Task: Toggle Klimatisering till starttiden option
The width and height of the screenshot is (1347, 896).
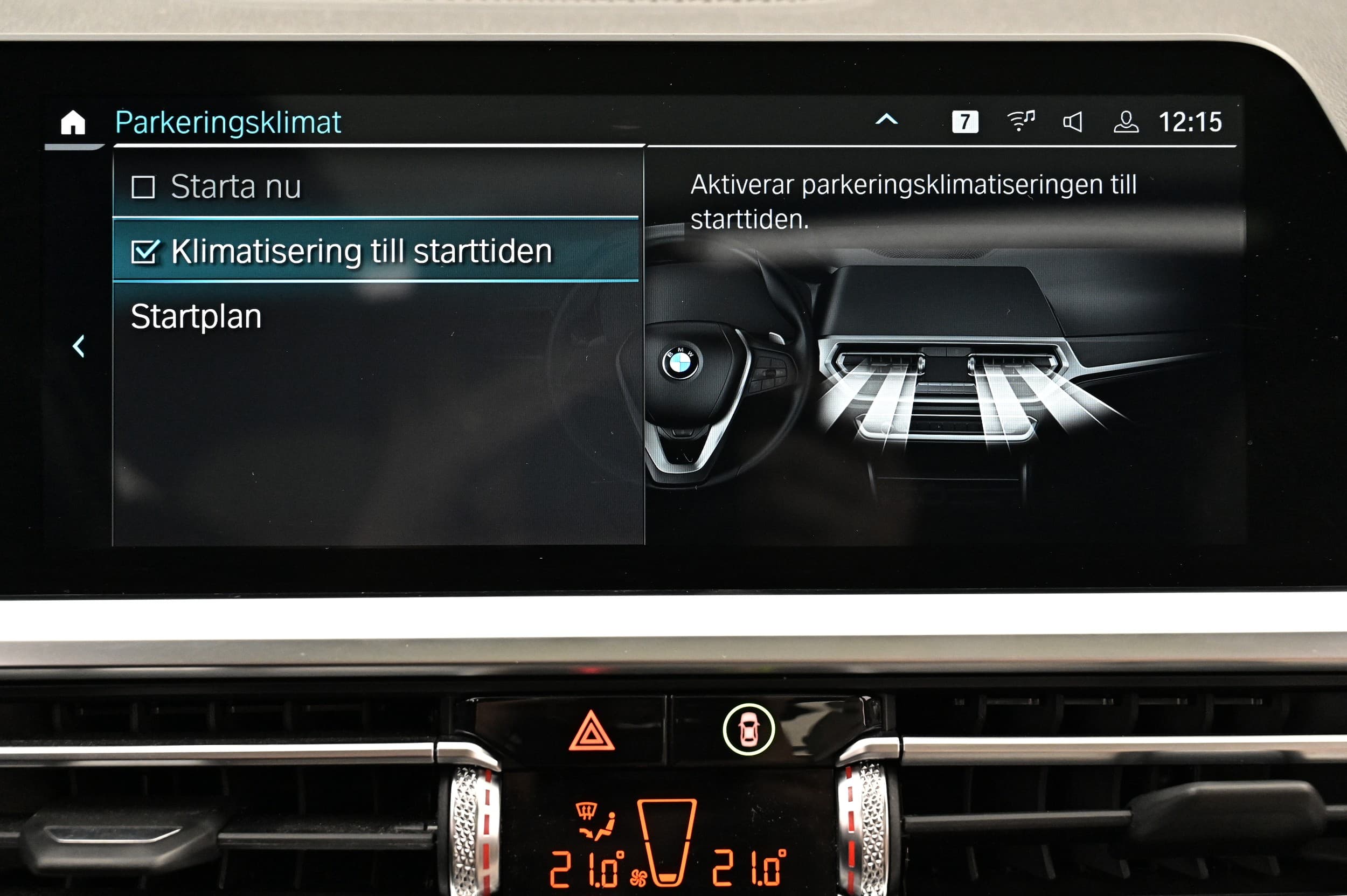Action: (x=144, y=252)
